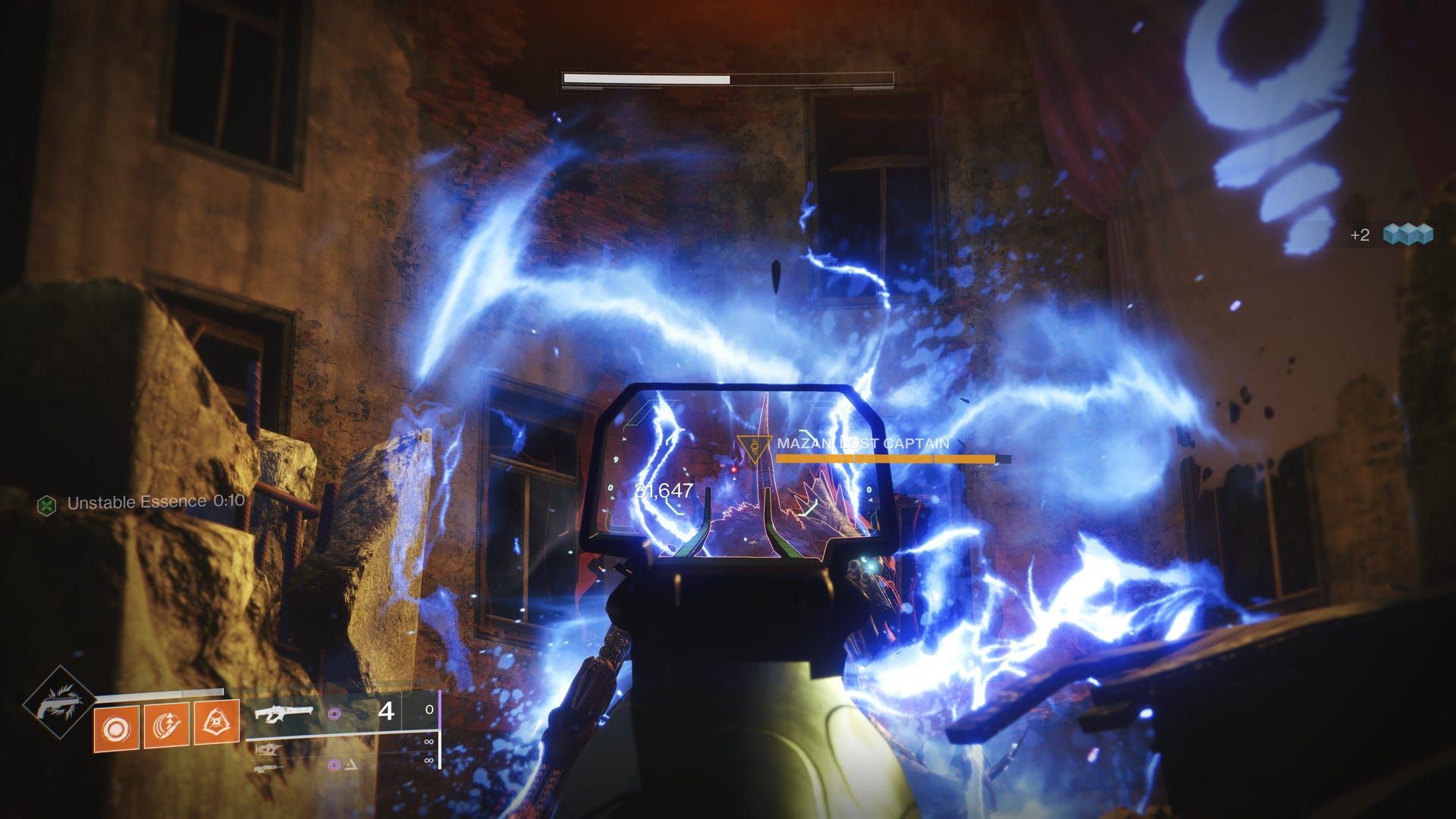Click the grenade ability icon
This screenshot has height=819, width=1456.
(116, 728)
